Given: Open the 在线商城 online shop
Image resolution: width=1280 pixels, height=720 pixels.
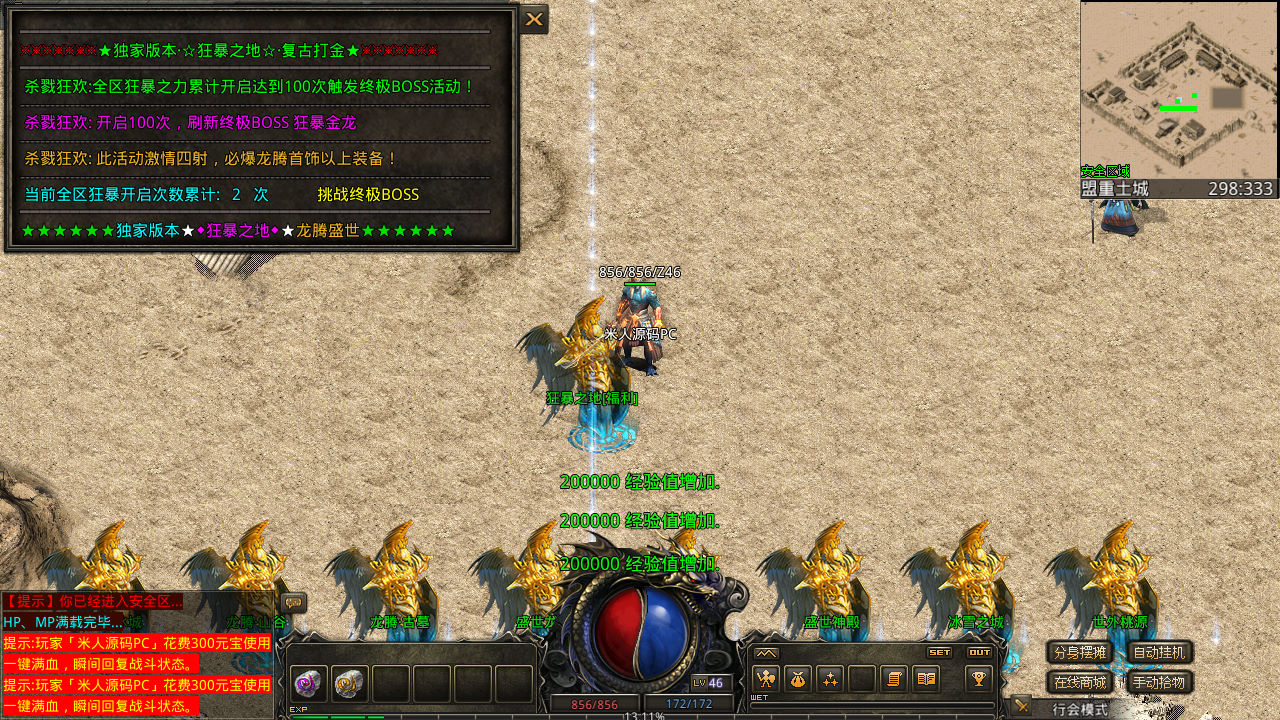Looking at the screenshot, I should click(x=1080, y=683).
